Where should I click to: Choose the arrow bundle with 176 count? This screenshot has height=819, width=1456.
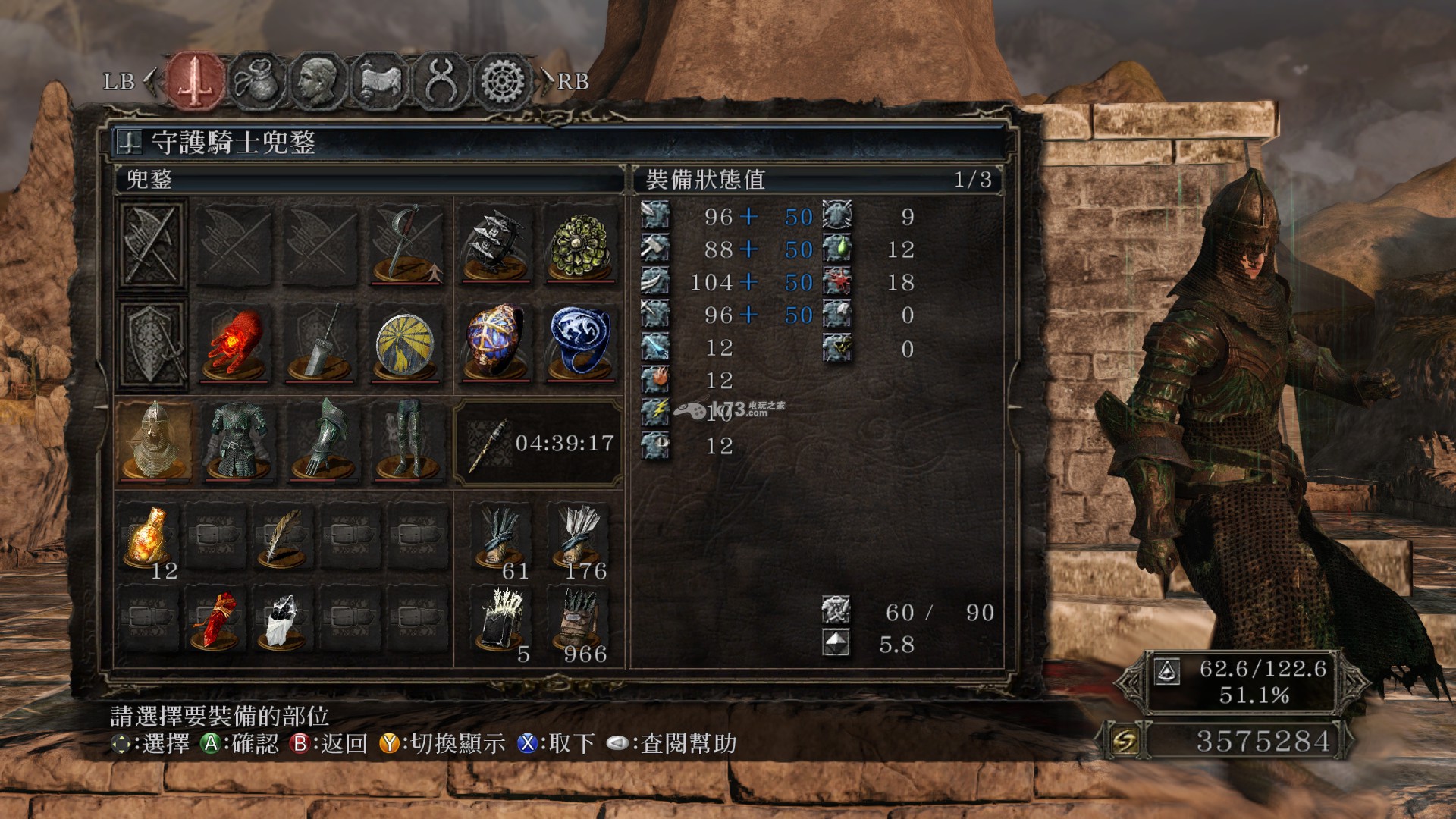pyautogui.click(x=581, y=538)
